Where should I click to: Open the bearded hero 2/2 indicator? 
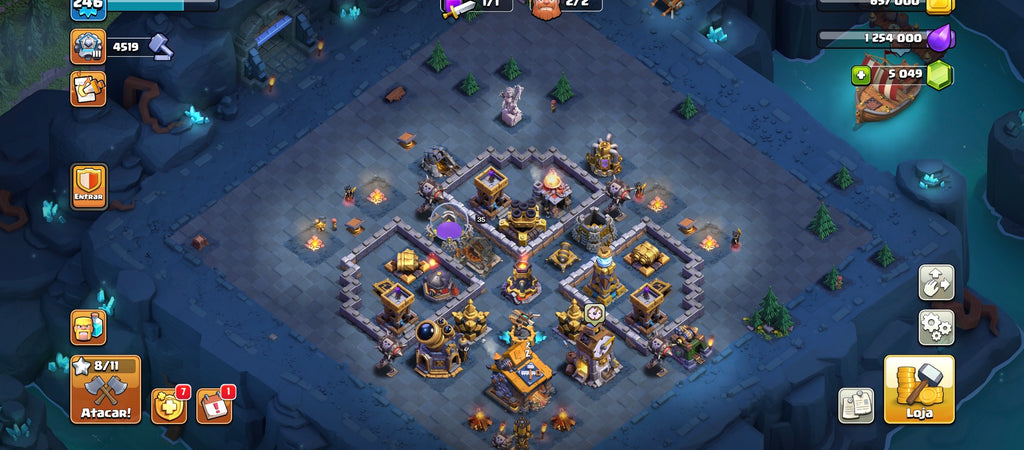[546, 7]
